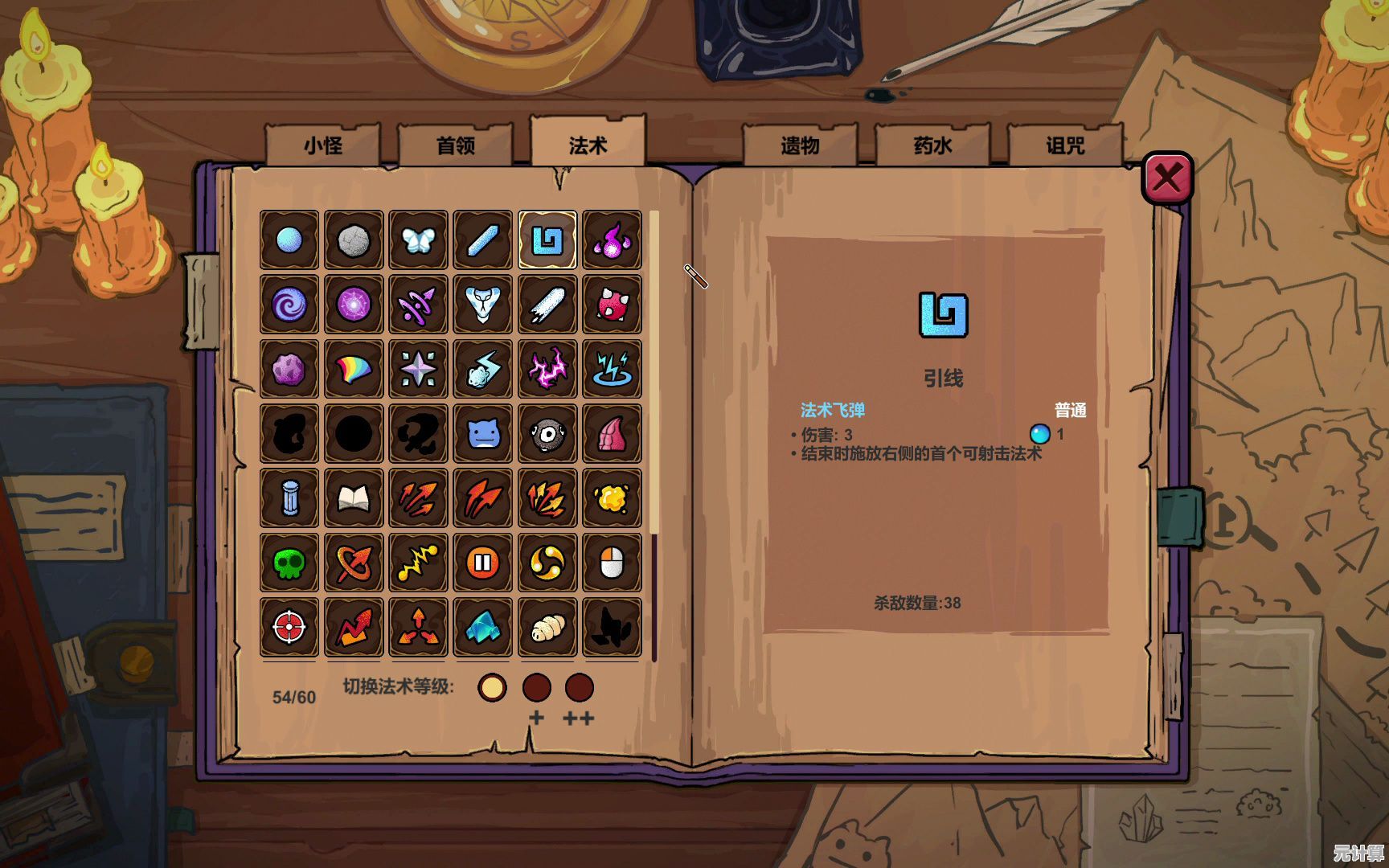The height and width of the screenshot is (868, 1389).
Task: Open the 首领 tab
Action: pyautogui.click(x=455, y=145)
